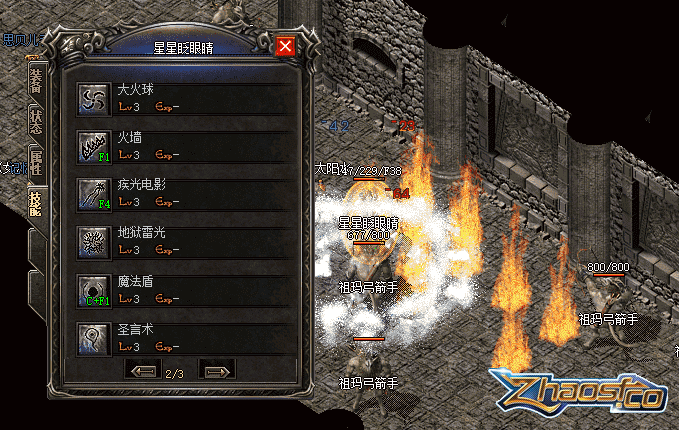Go to the next skill page
The width and height of the screenshot is (679, 430).
[x=215, y=371]
